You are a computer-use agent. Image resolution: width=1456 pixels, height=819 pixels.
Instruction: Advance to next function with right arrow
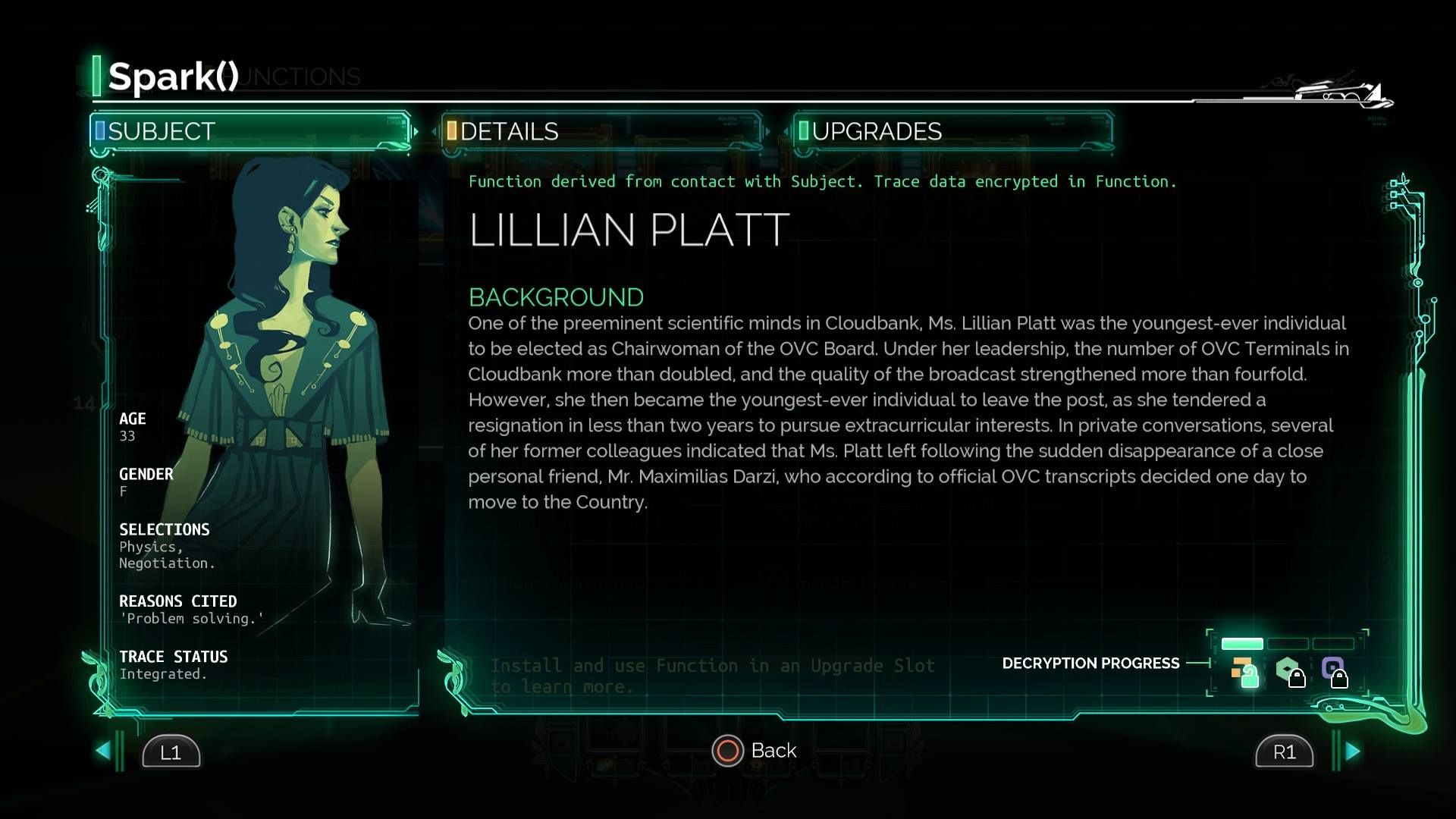click(1352, 751)
